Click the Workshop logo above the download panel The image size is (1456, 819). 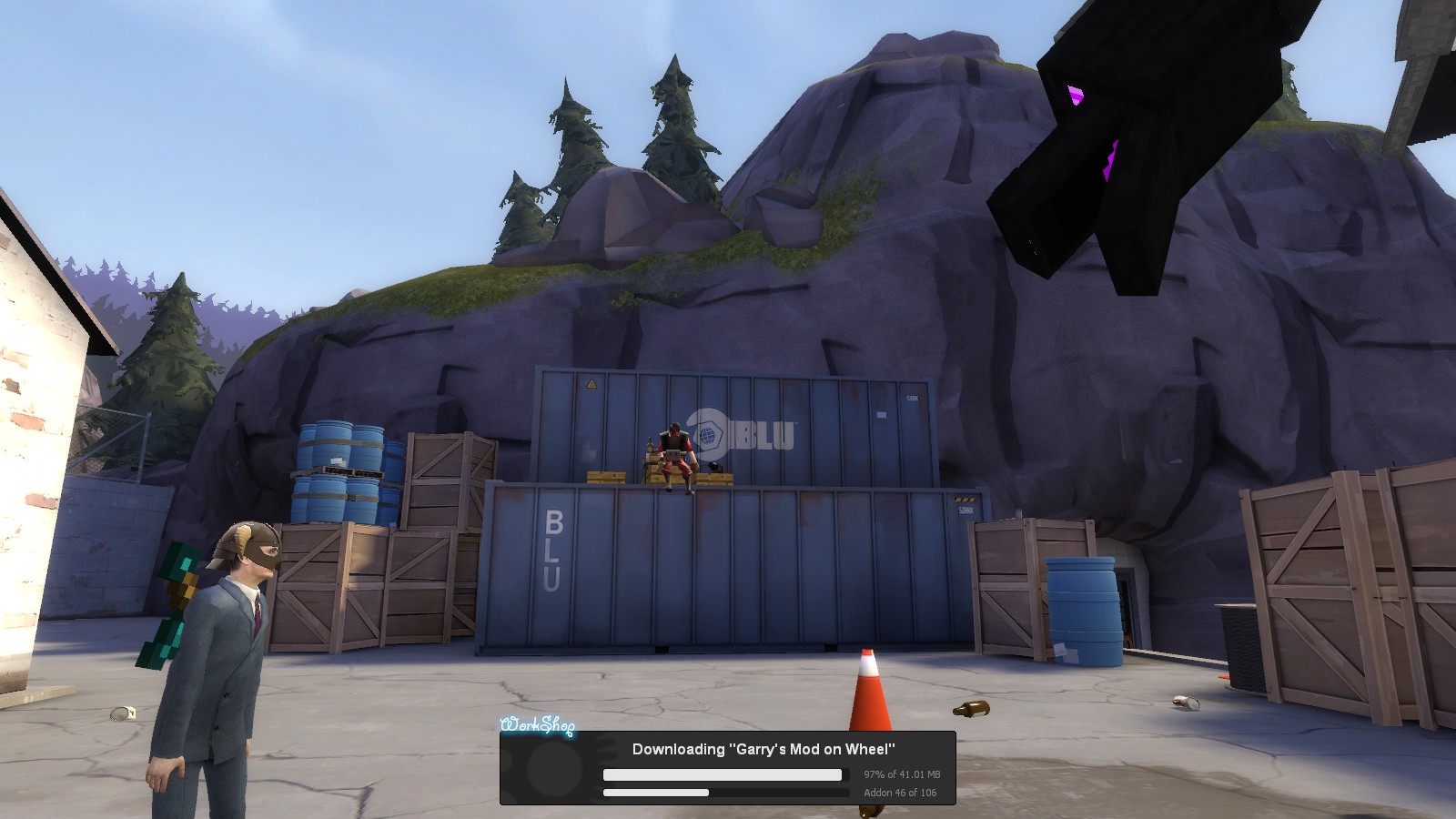pos(538,725)
